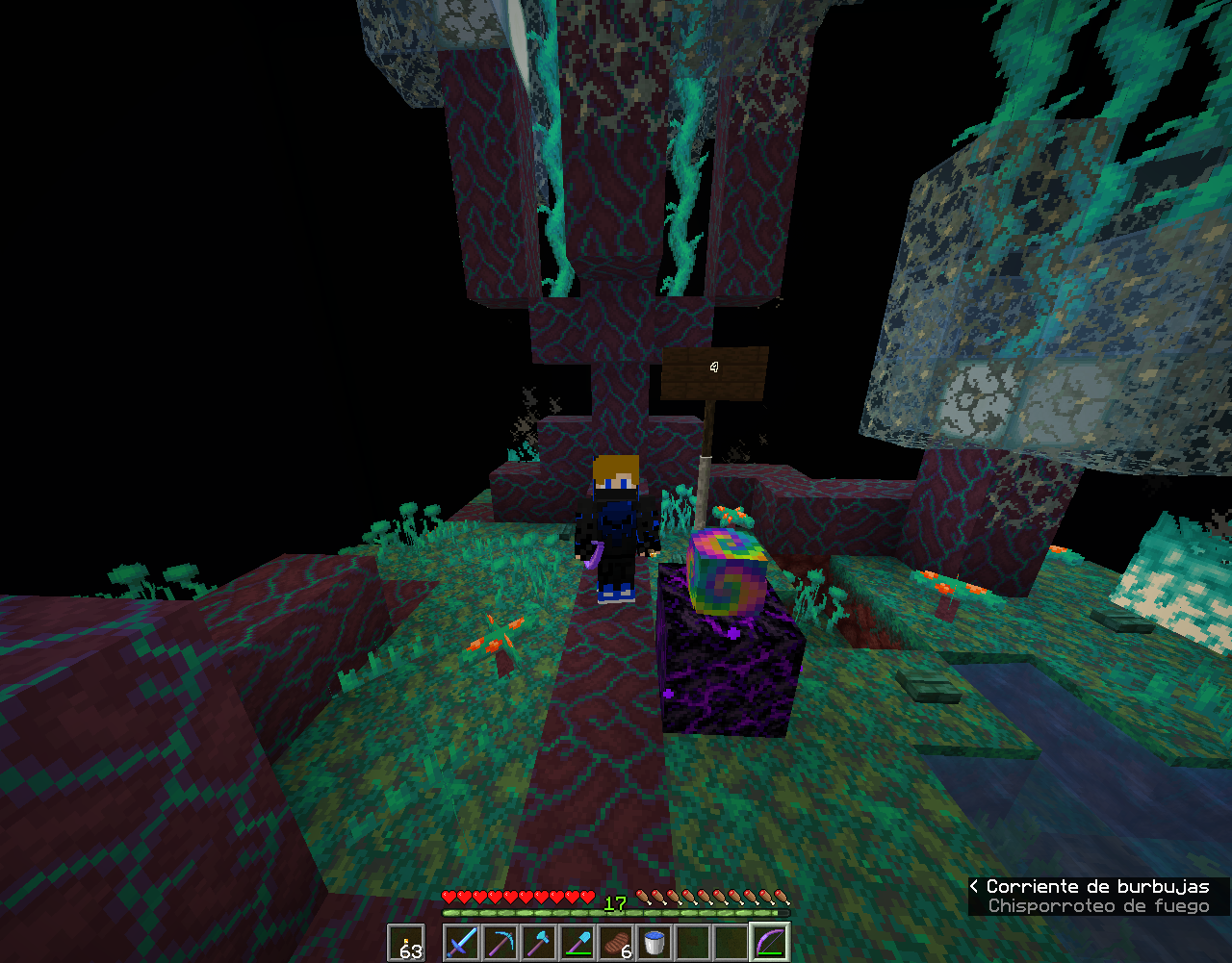Click the off-hand torch slot
1232x963 pixels.
pos(406,943)
